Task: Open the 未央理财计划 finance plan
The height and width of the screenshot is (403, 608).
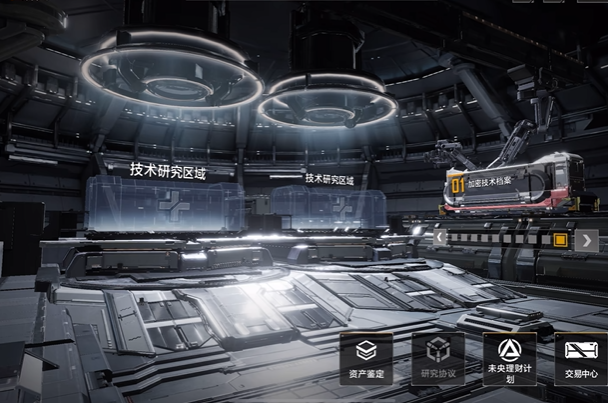Action: point(510,359)
